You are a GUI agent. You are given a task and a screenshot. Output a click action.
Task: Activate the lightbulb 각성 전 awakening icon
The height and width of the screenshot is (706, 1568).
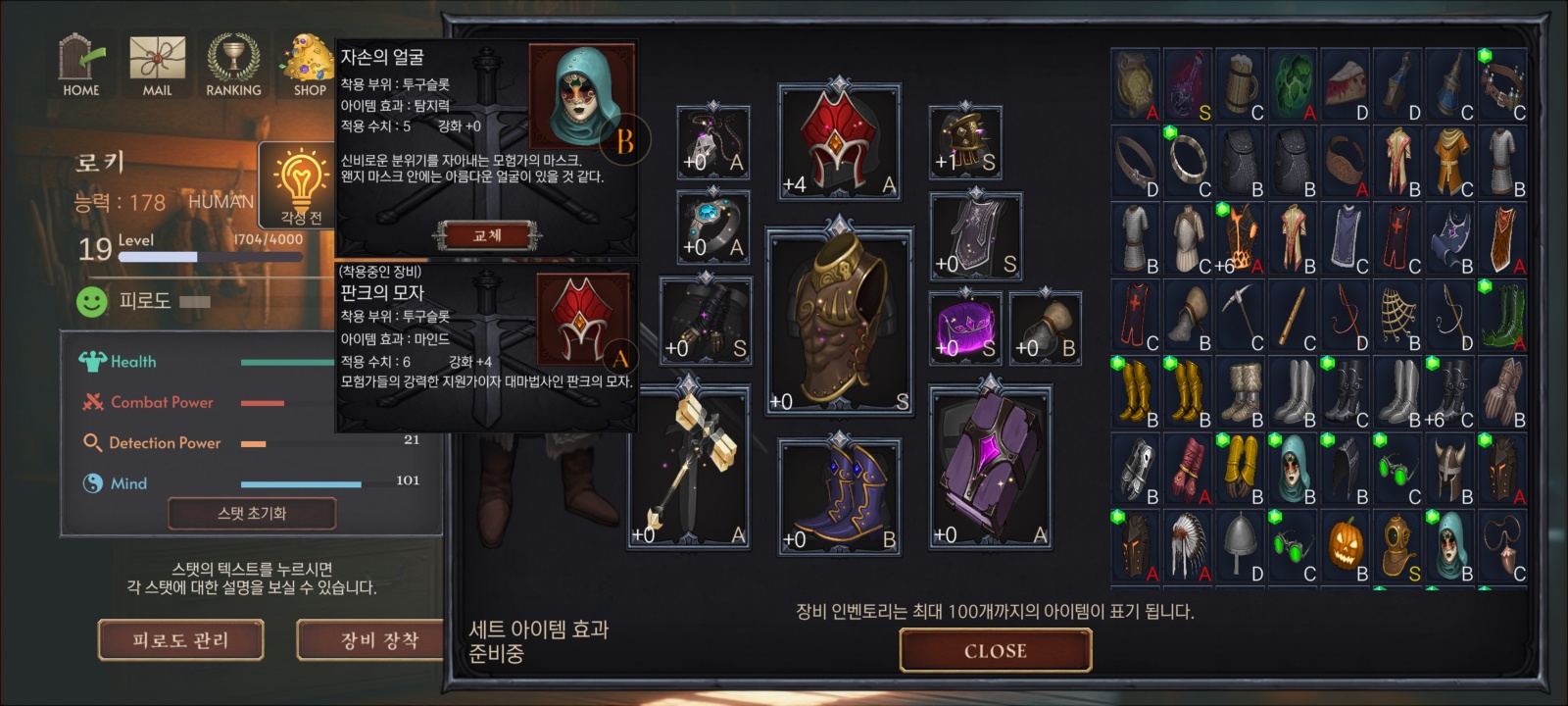click(301, 185)
